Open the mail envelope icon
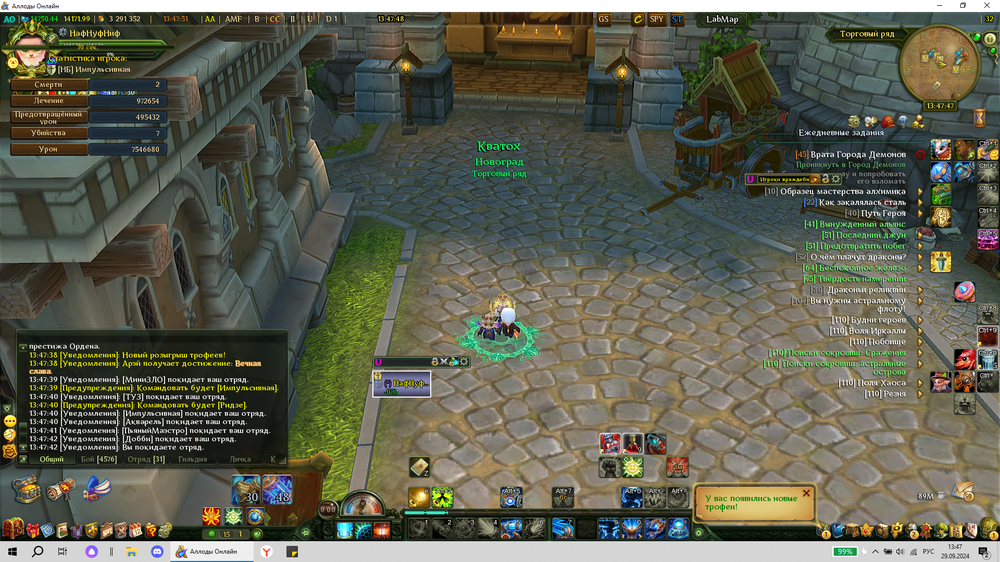Image resolution: width=1000 pixels, height=562 pixels. click(964, 491)
